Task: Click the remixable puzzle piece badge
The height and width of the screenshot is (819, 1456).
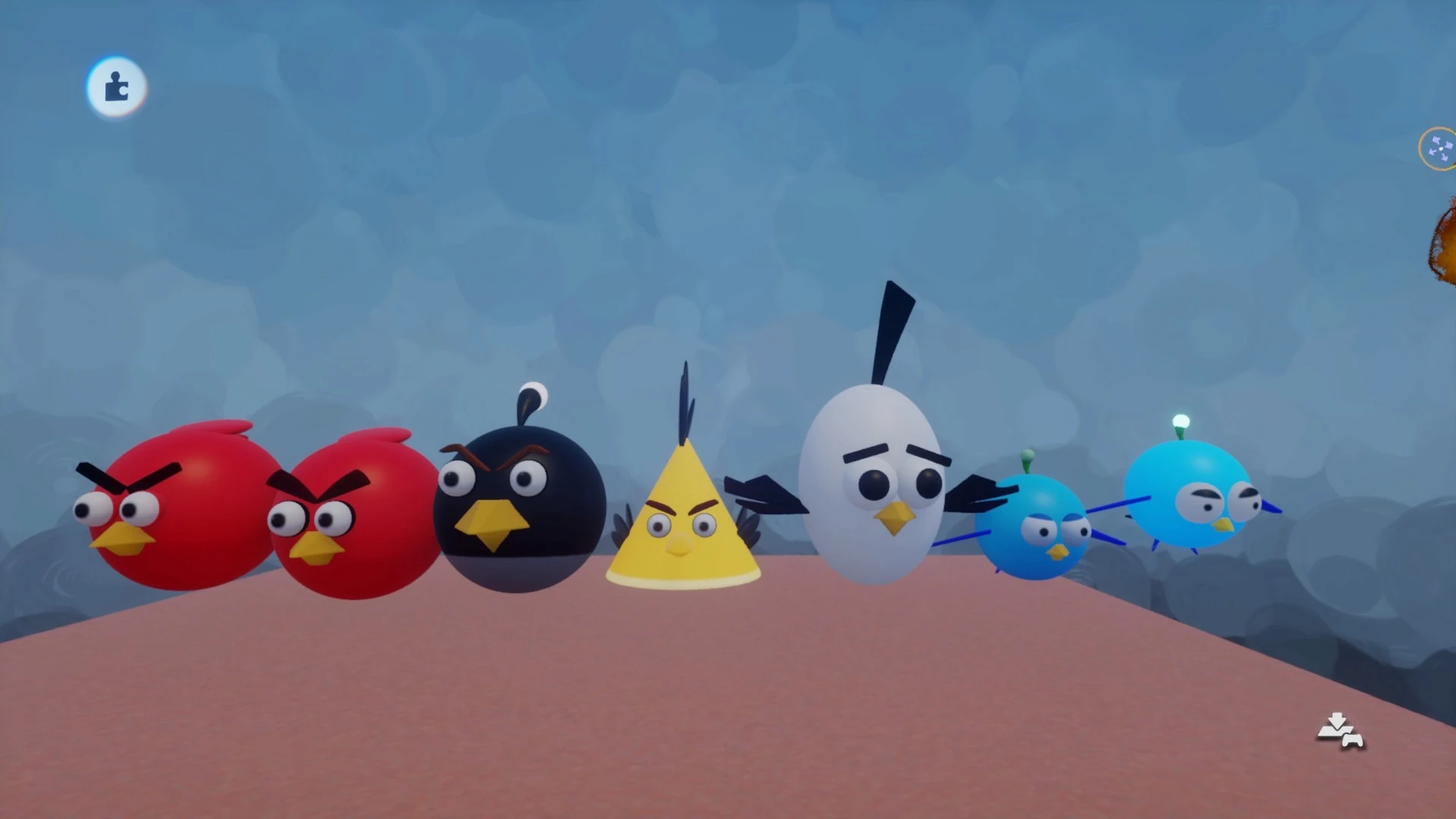Action: coord(115,88)
